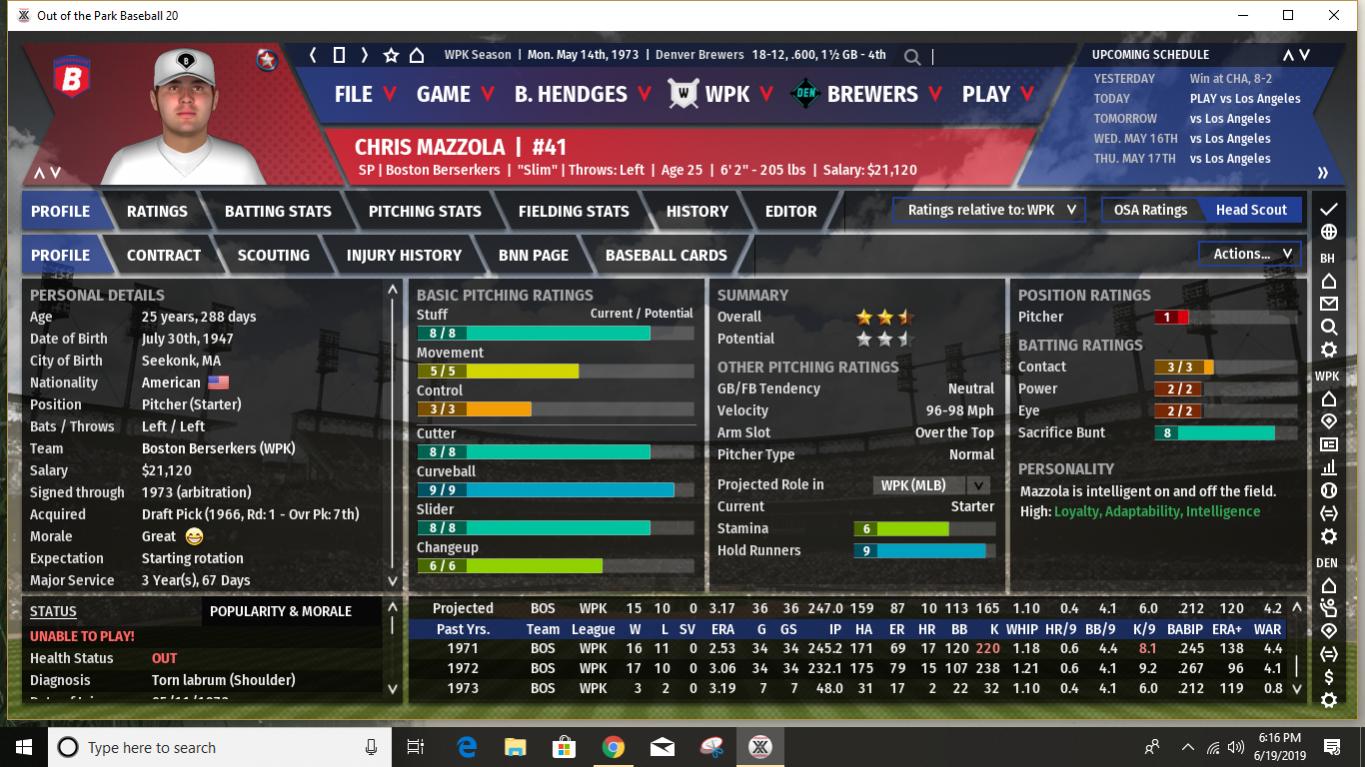Expand the Ratings relative to WPK dropdown

point(990,210)
